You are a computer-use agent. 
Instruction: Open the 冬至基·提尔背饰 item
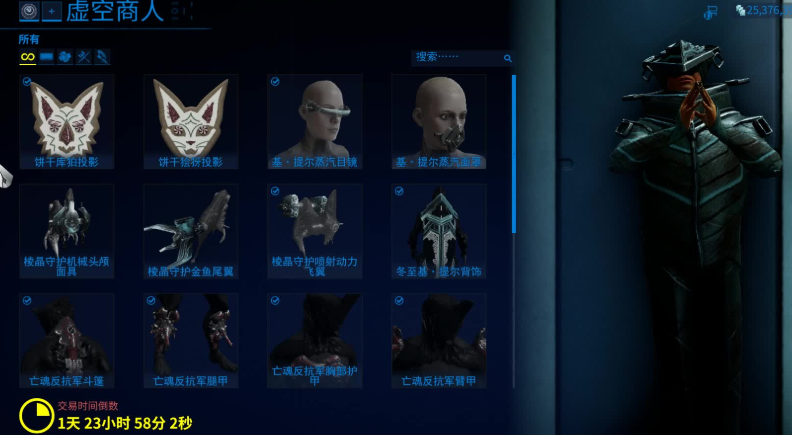438,230
